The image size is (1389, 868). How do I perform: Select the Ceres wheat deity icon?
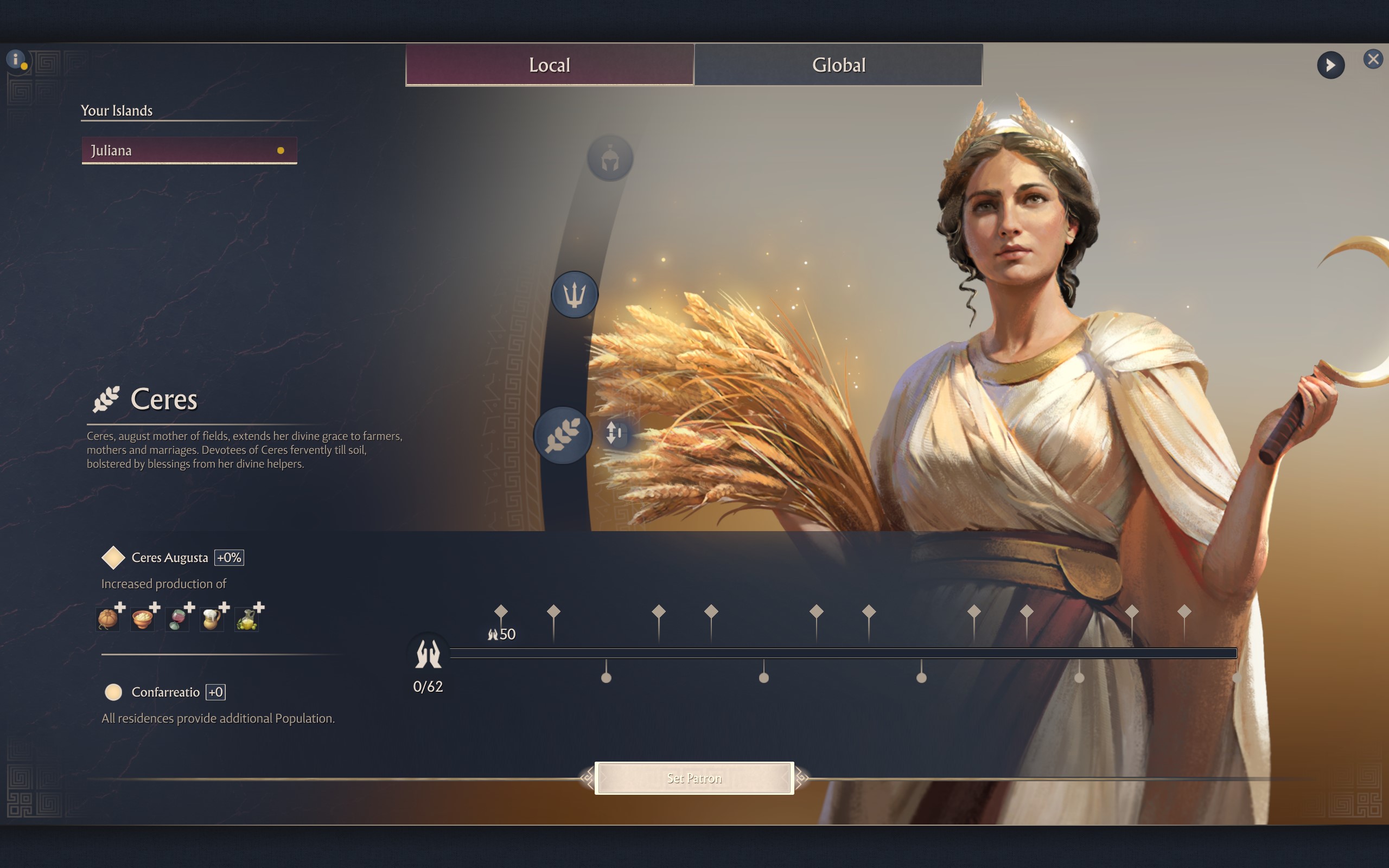(562, 435)
